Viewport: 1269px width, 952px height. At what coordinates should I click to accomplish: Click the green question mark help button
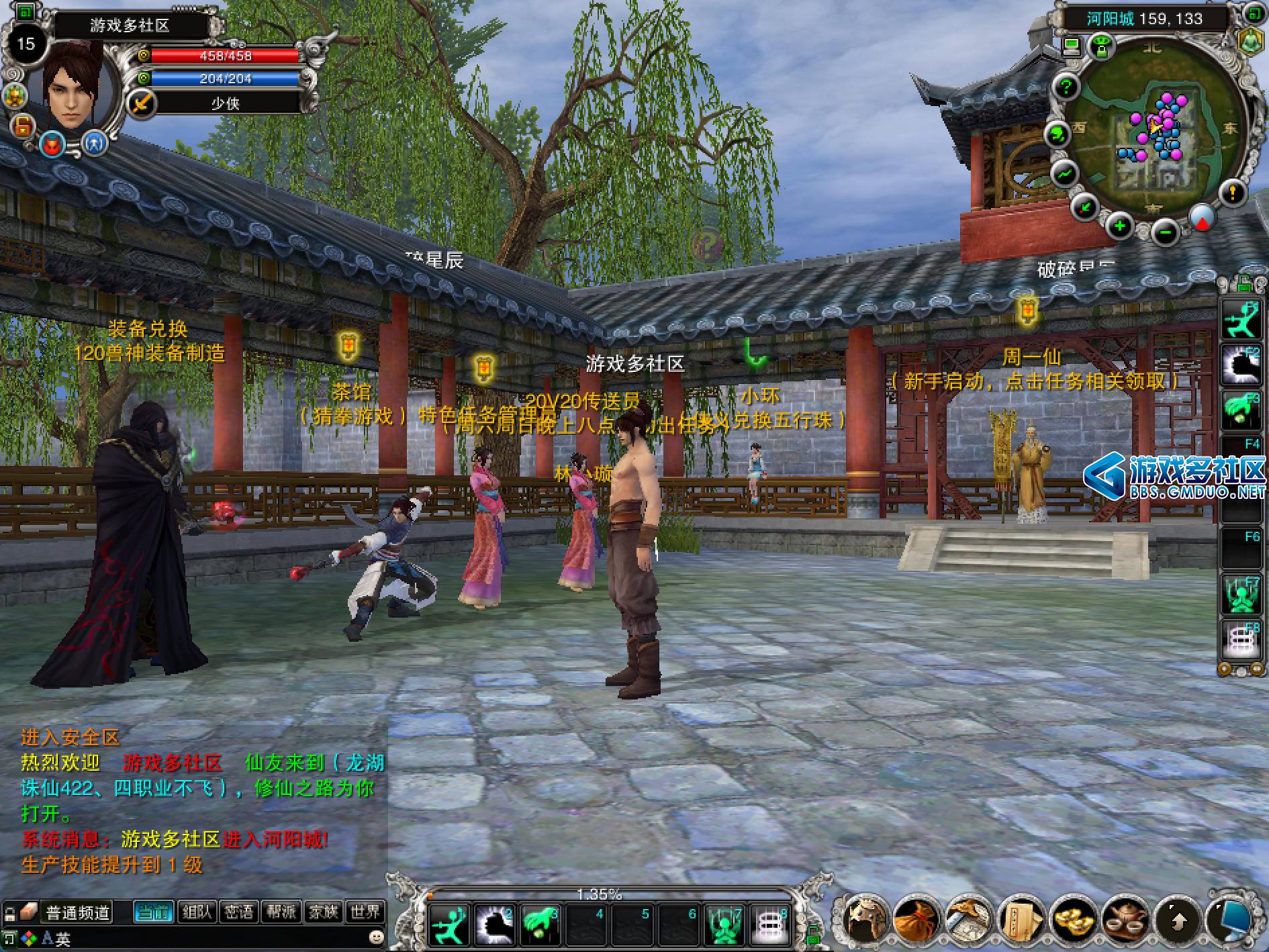pos(1066,86)
